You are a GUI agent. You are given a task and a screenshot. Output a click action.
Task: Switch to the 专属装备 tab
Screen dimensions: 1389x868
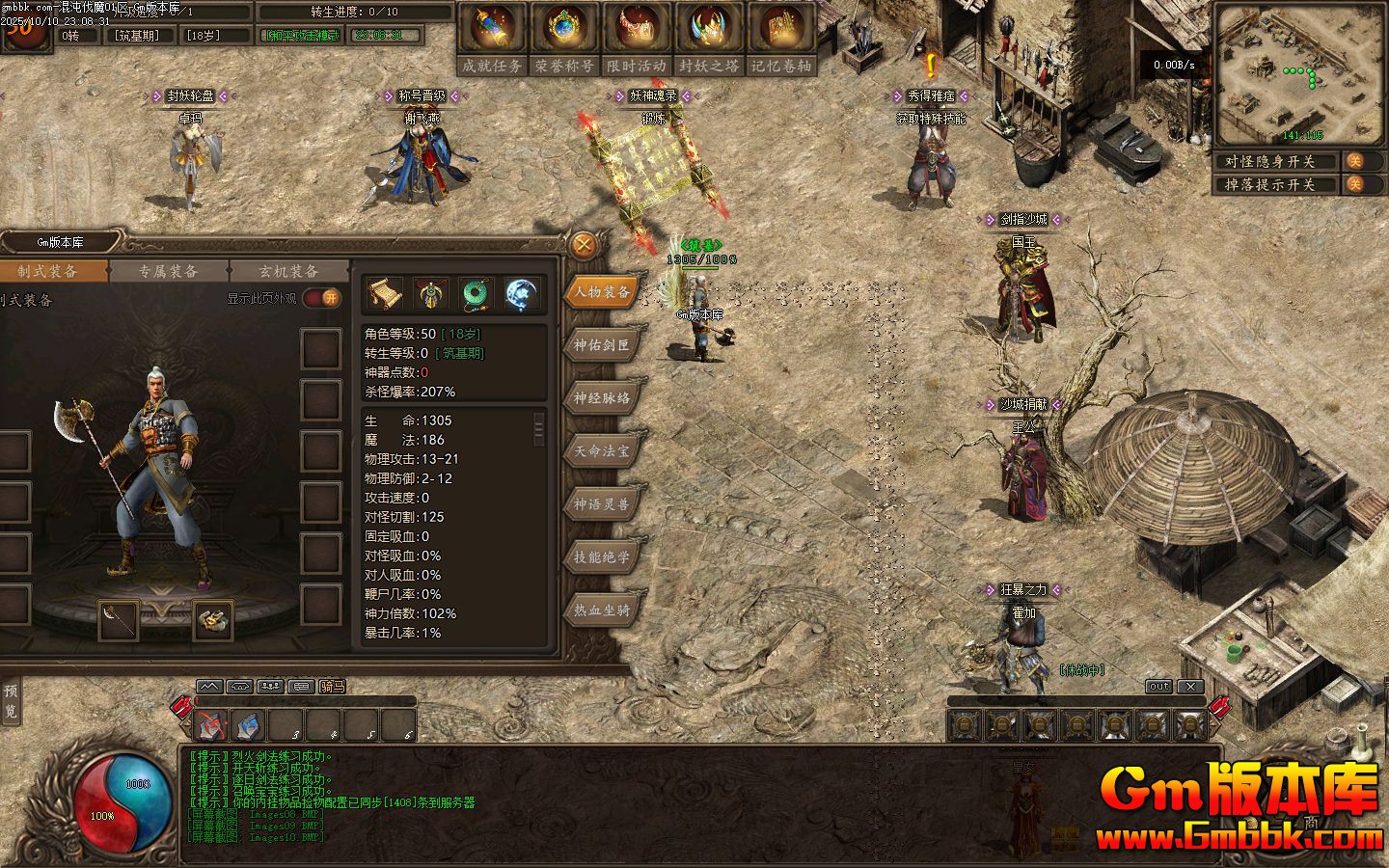(168, 271)
